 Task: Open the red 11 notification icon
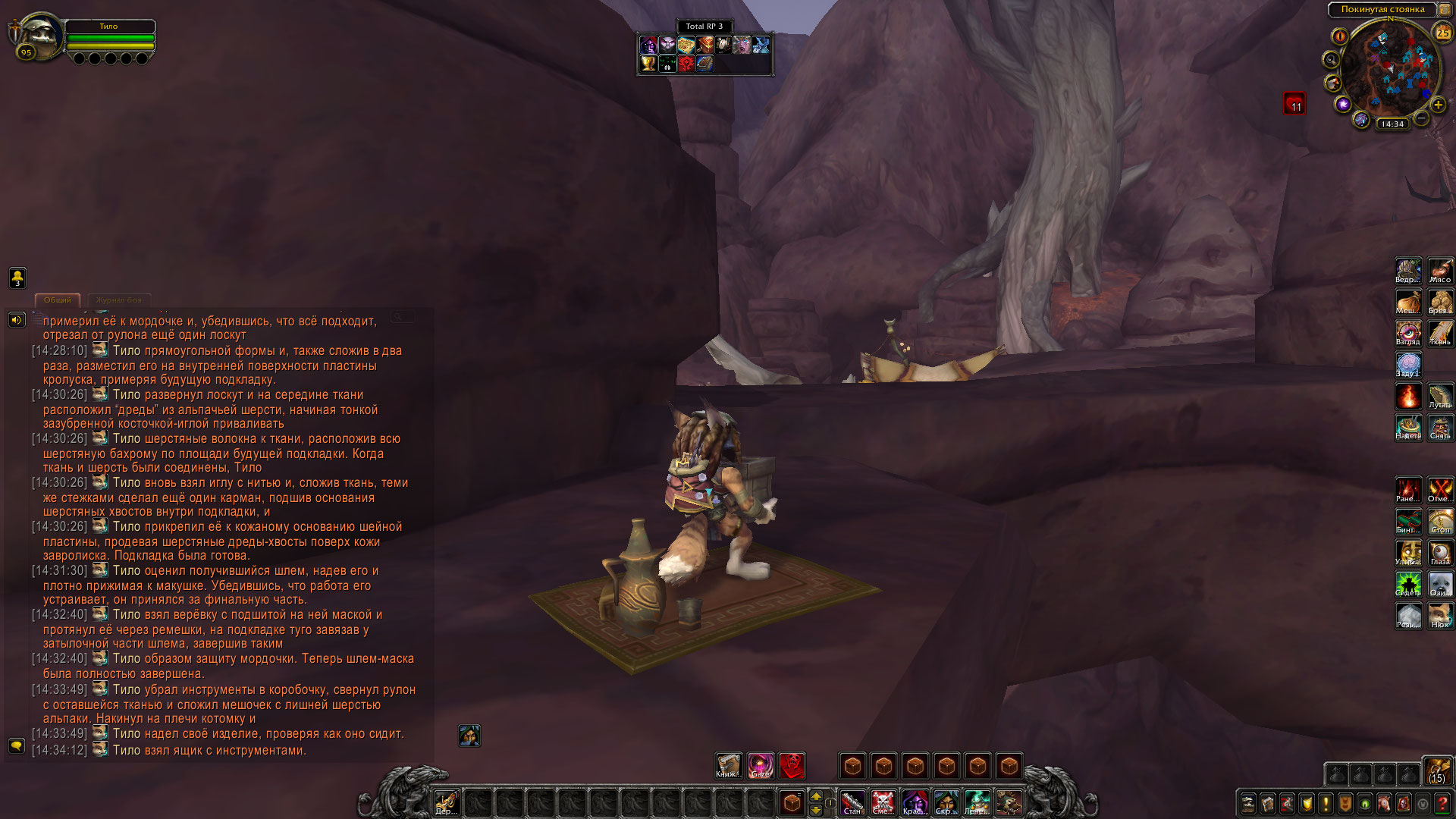click(x=1294, y=103)
